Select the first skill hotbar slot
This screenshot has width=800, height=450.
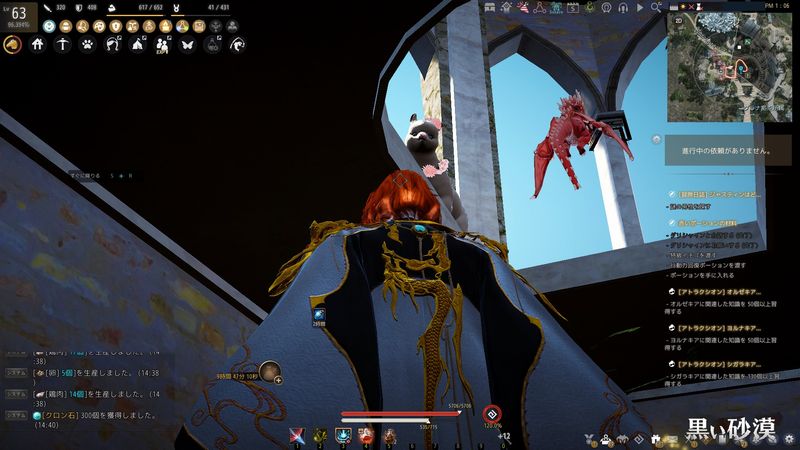tap(296, 434)
